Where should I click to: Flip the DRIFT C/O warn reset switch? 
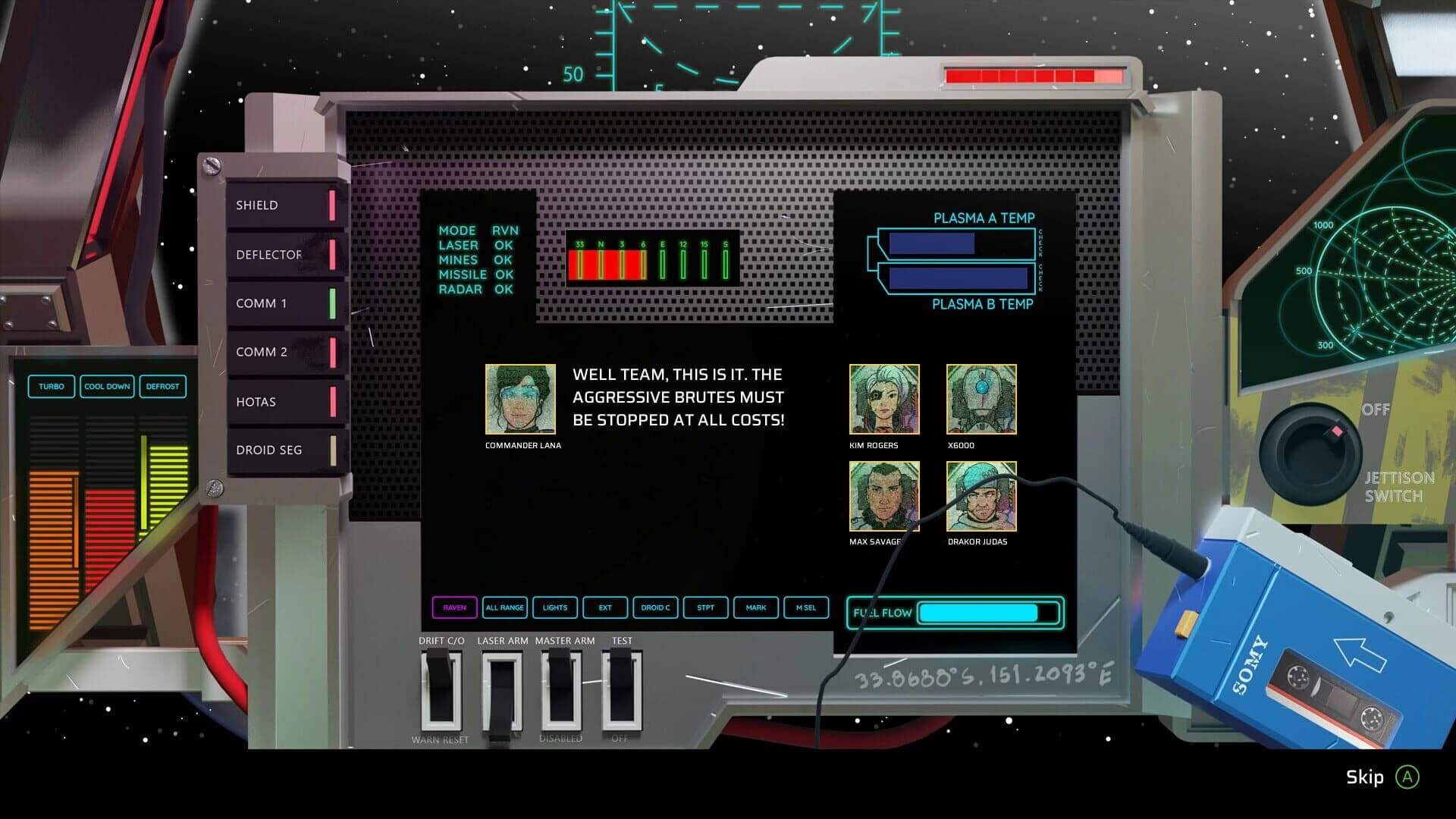(x=441, y=687)
